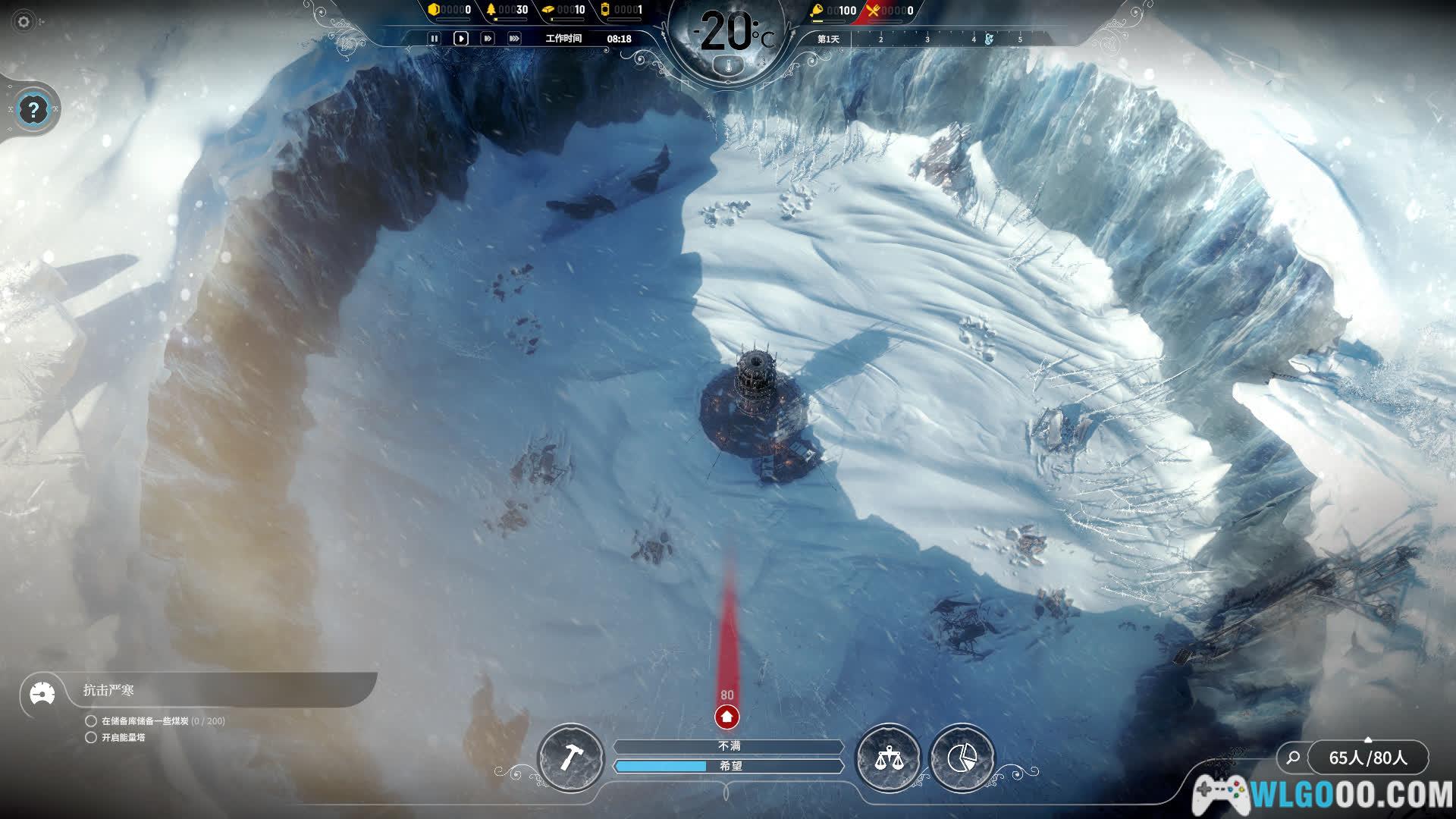
Task: Click the magnifier search button
Action: tap(1293, 757)
